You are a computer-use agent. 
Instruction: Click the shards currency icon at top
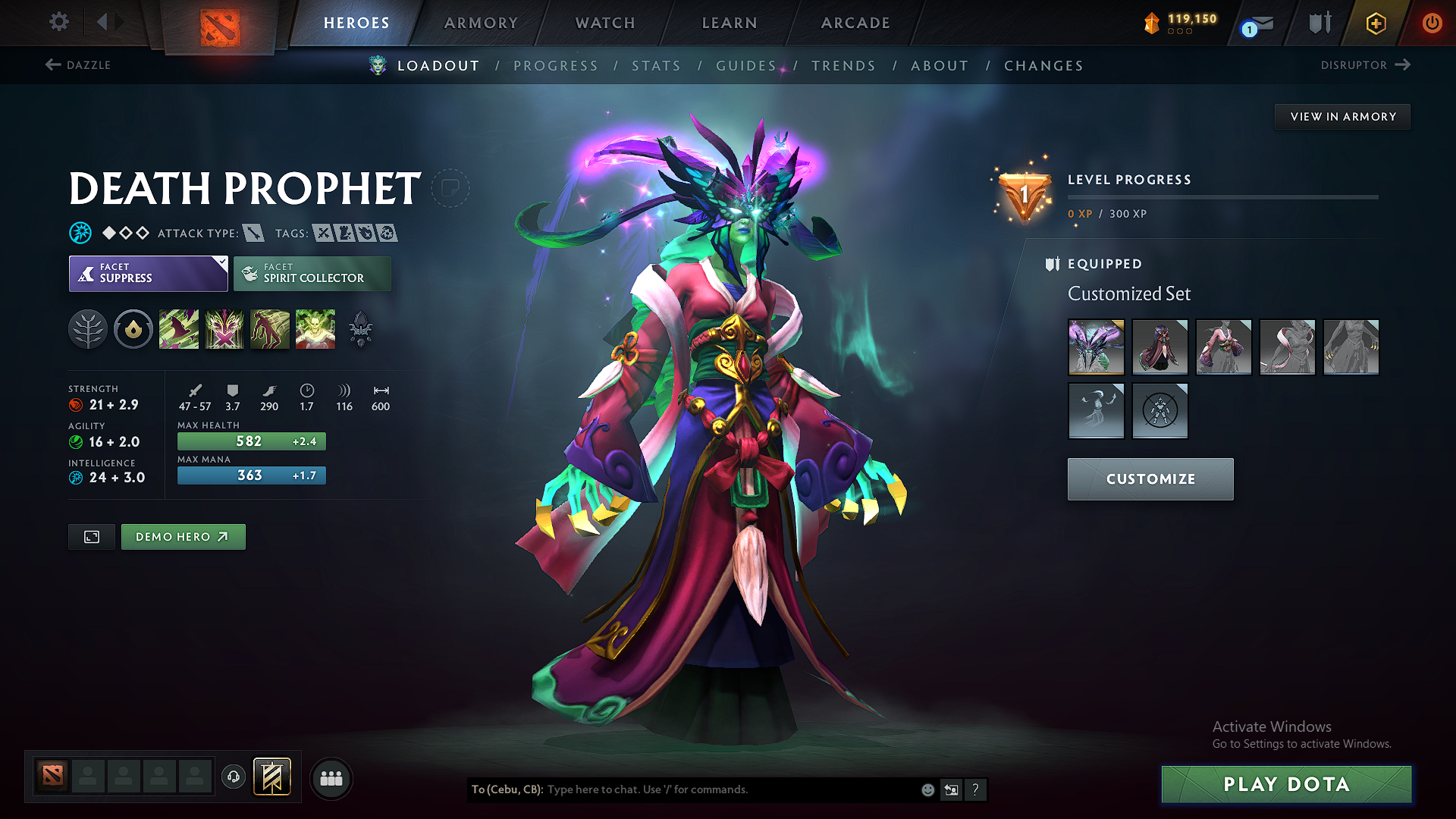click(1152, 23)
